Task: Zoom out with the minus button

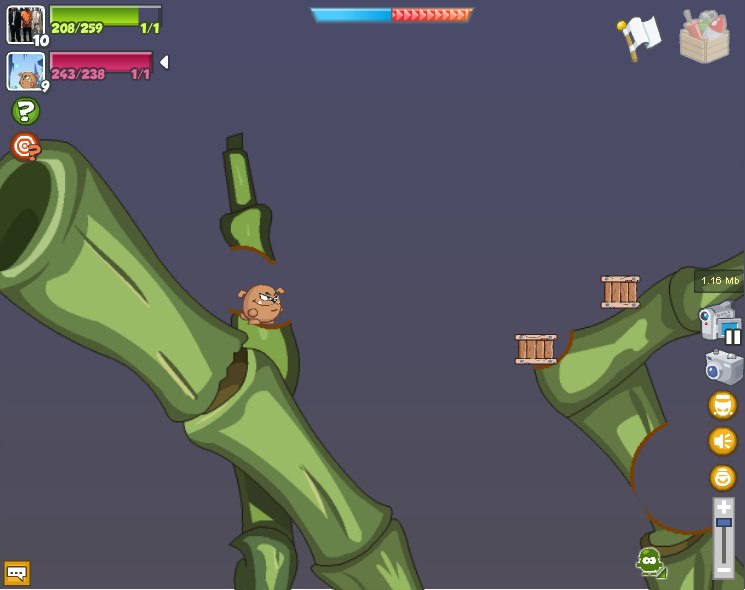Action: 723,570
